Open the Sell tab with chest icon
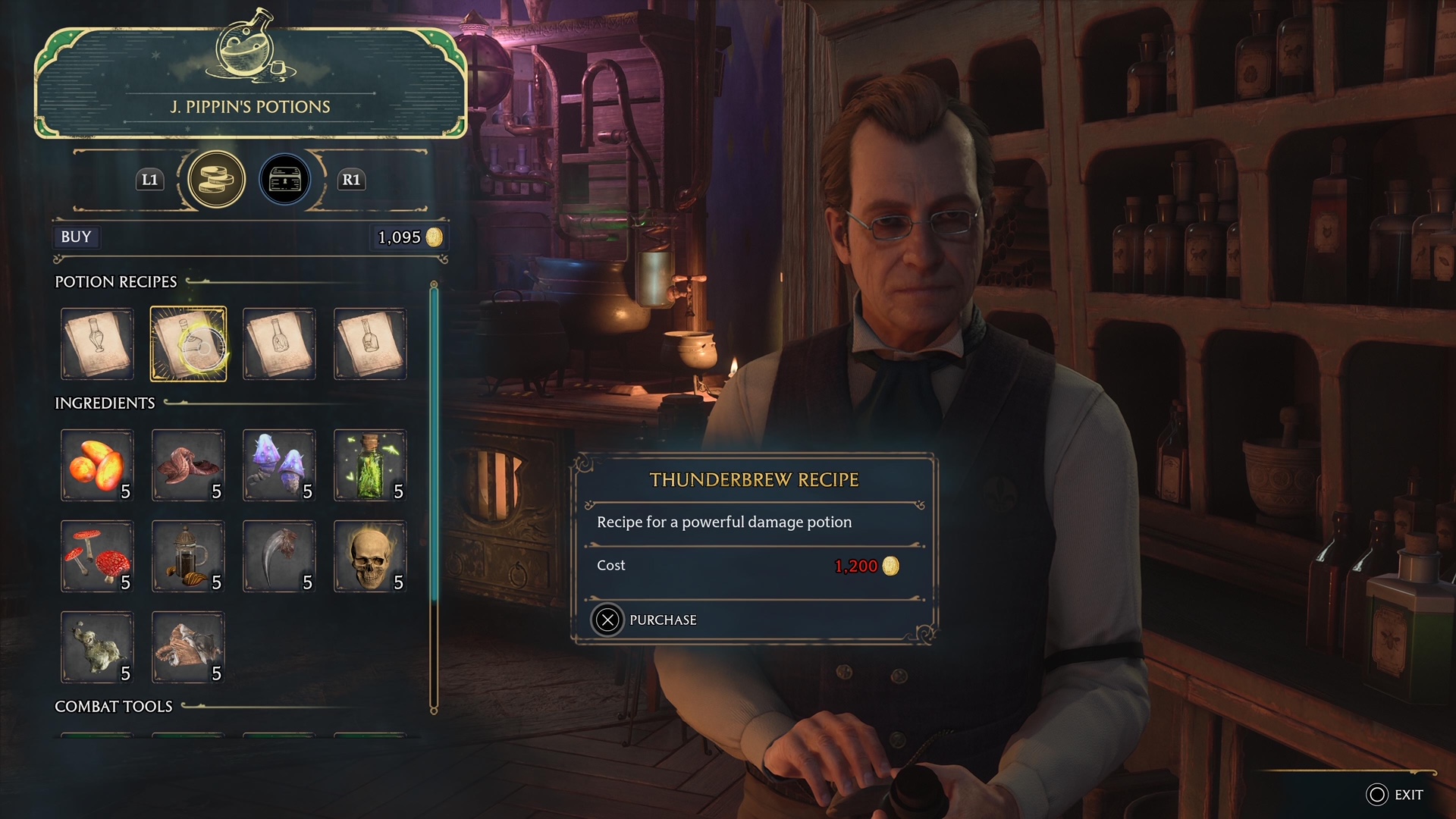Image resolution: width=1456 pixels, height=819 pixels. (285, 180)
